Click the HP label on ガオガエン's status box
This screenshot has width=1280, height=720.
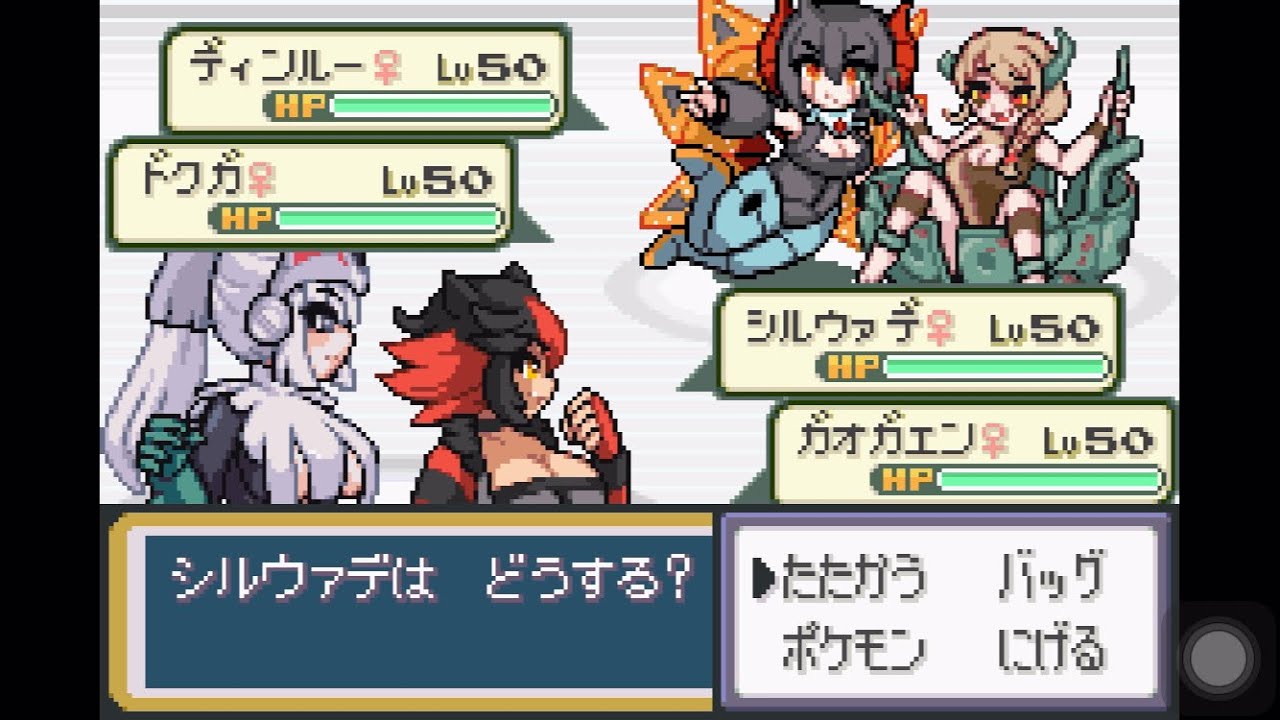pos(905,480)
